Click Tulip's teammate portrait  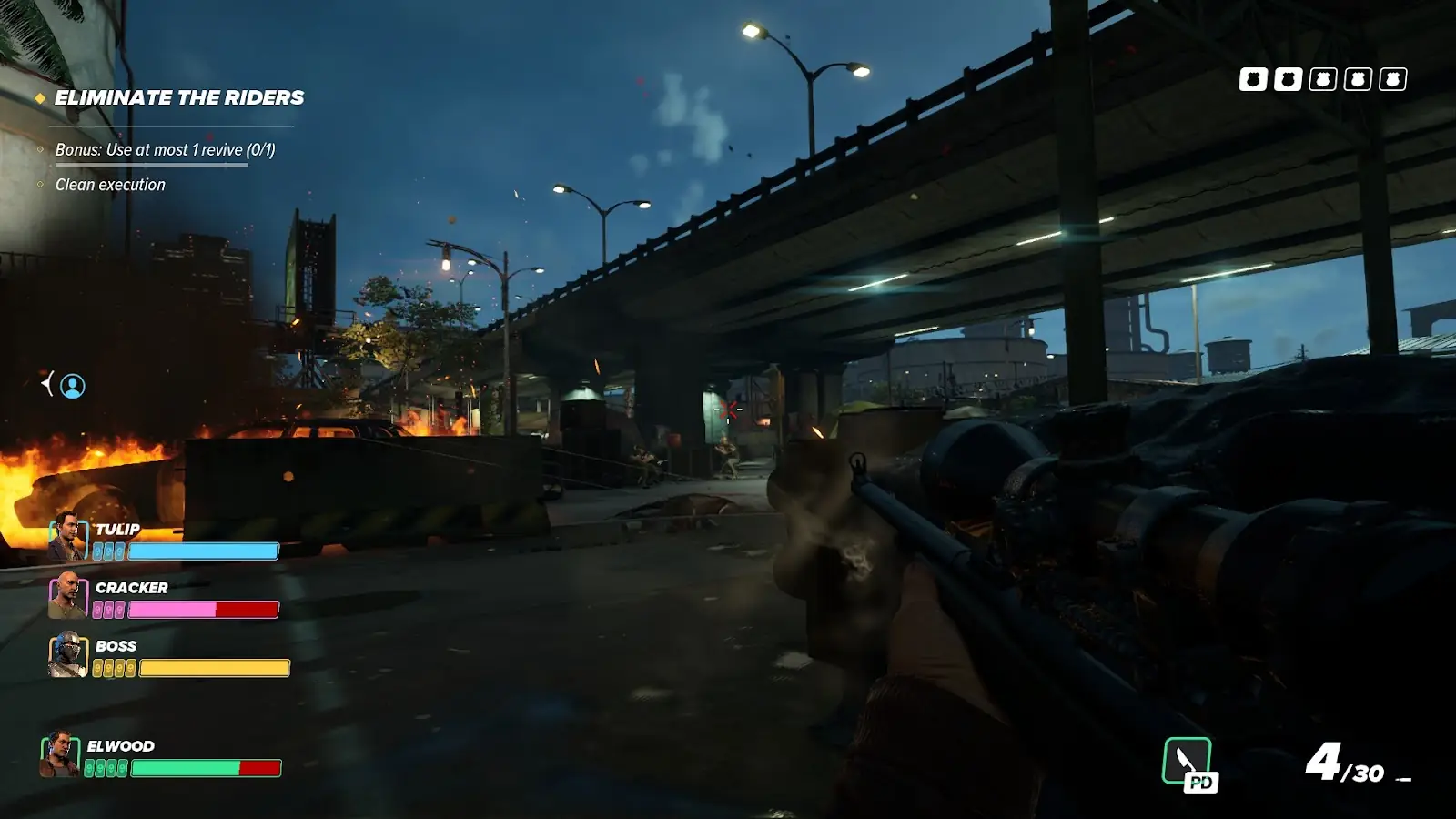coord(67,537)
